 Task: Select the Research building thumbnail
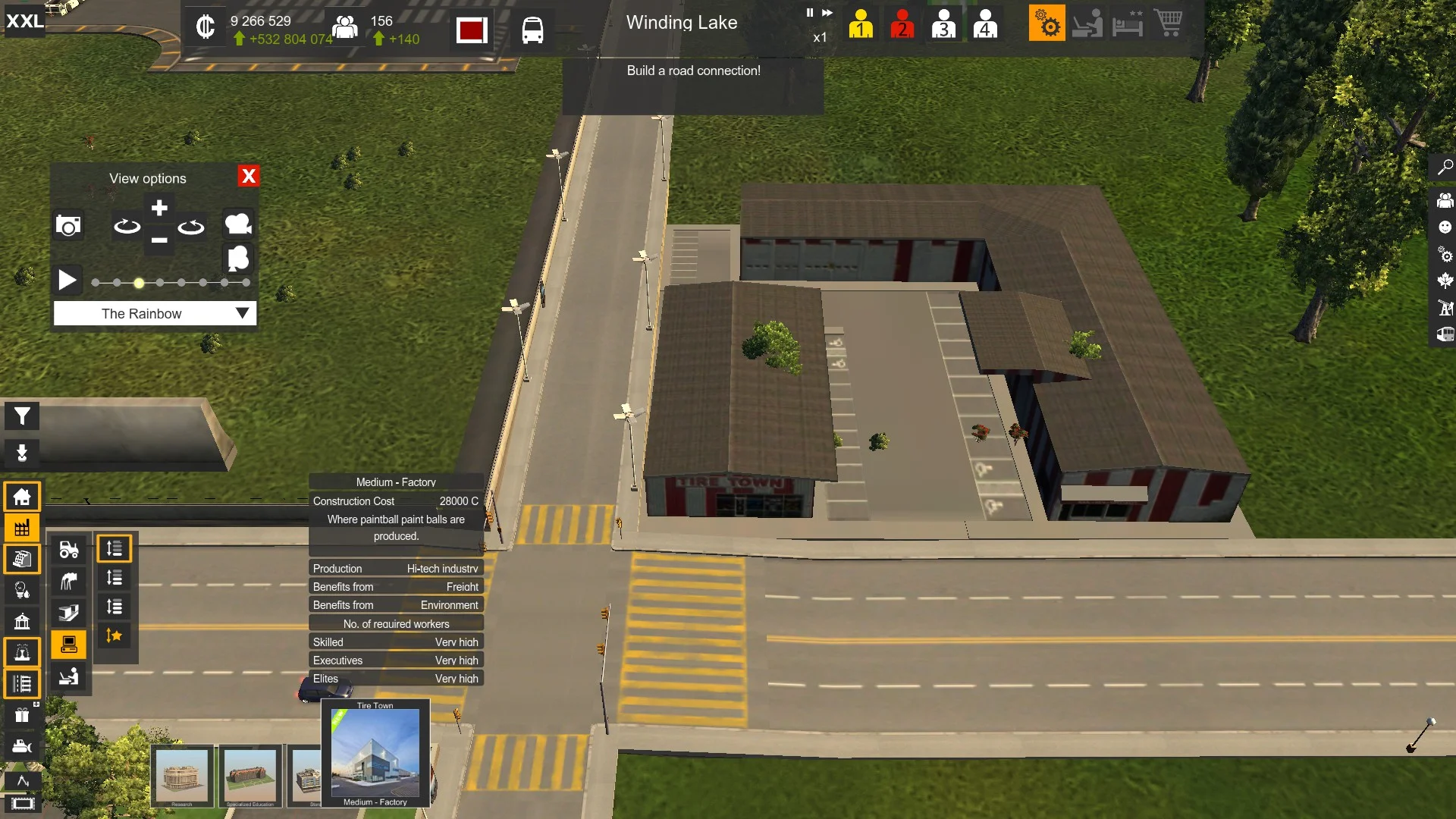click(x=182, y=776)
